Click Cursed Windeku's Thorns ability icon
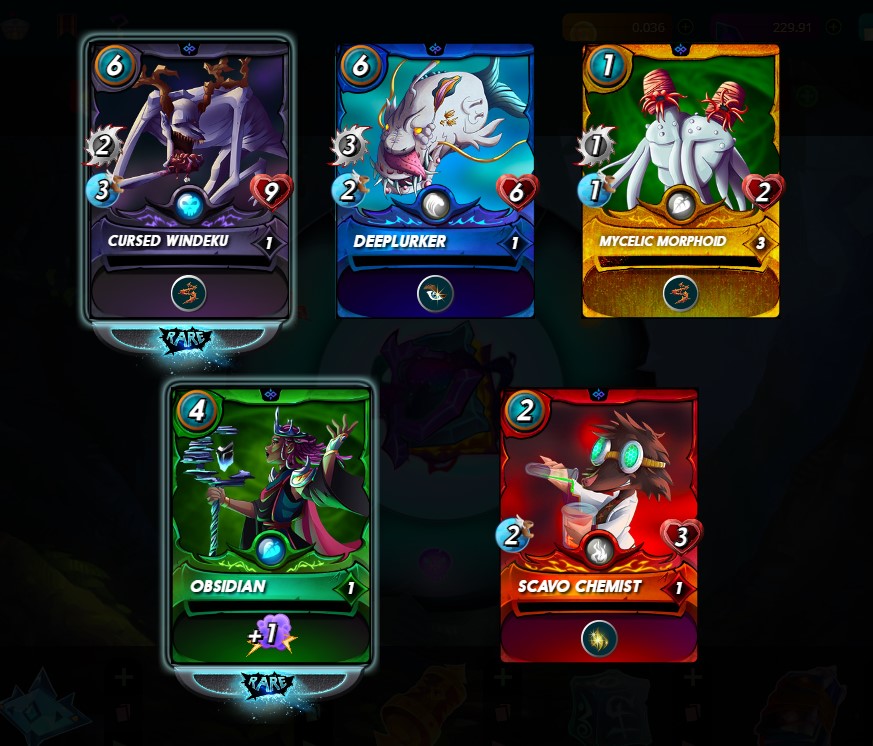This screenshot has width=873, height=746. pos(189,293)
